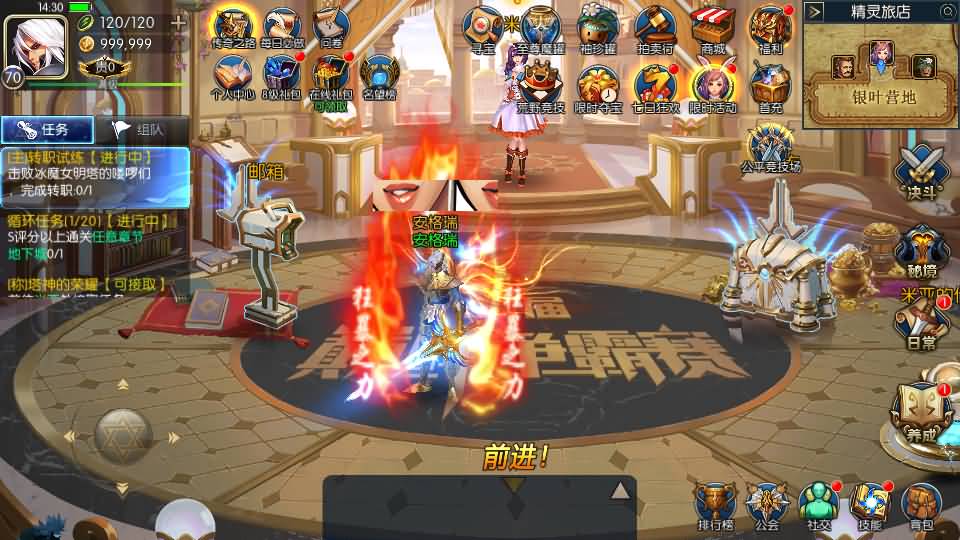Open the 商城 shop
960x540 pixels.
tap(713, 27)
